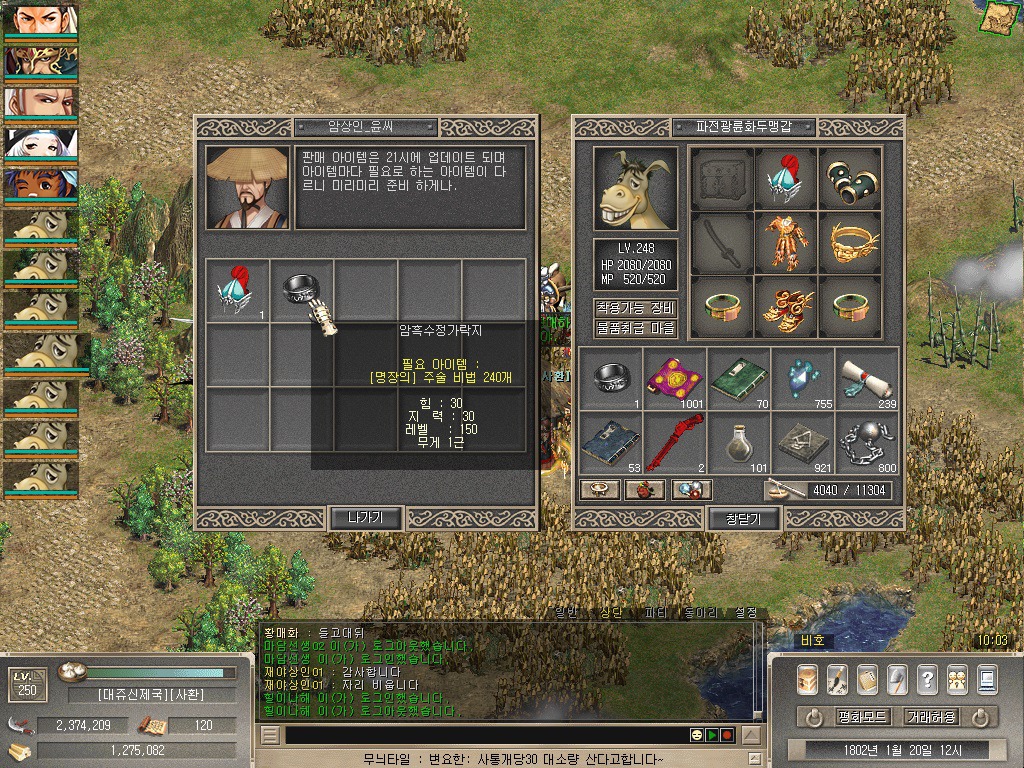Click the 물품취급 마을 button
The width and height of the screenshot is (1024, 768).
636,328
